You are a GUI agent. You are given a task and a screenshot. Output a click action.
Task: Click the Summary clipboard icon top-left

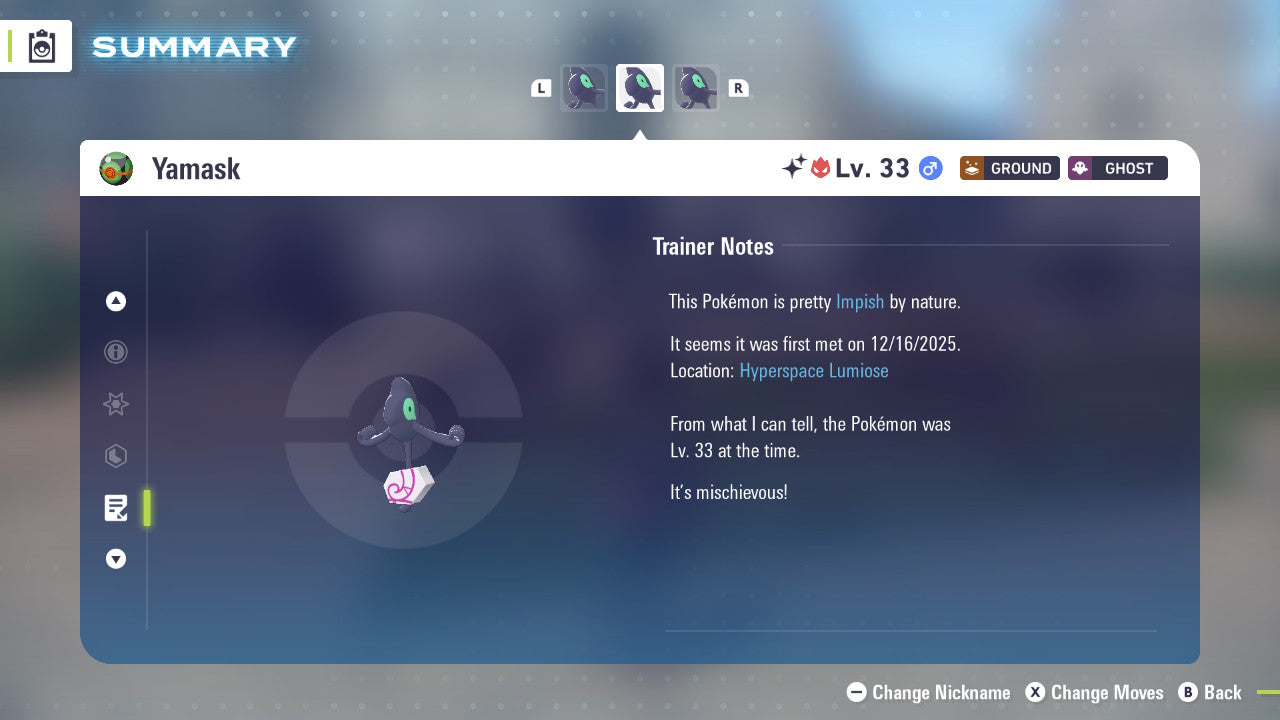click(x=41, y=46)
